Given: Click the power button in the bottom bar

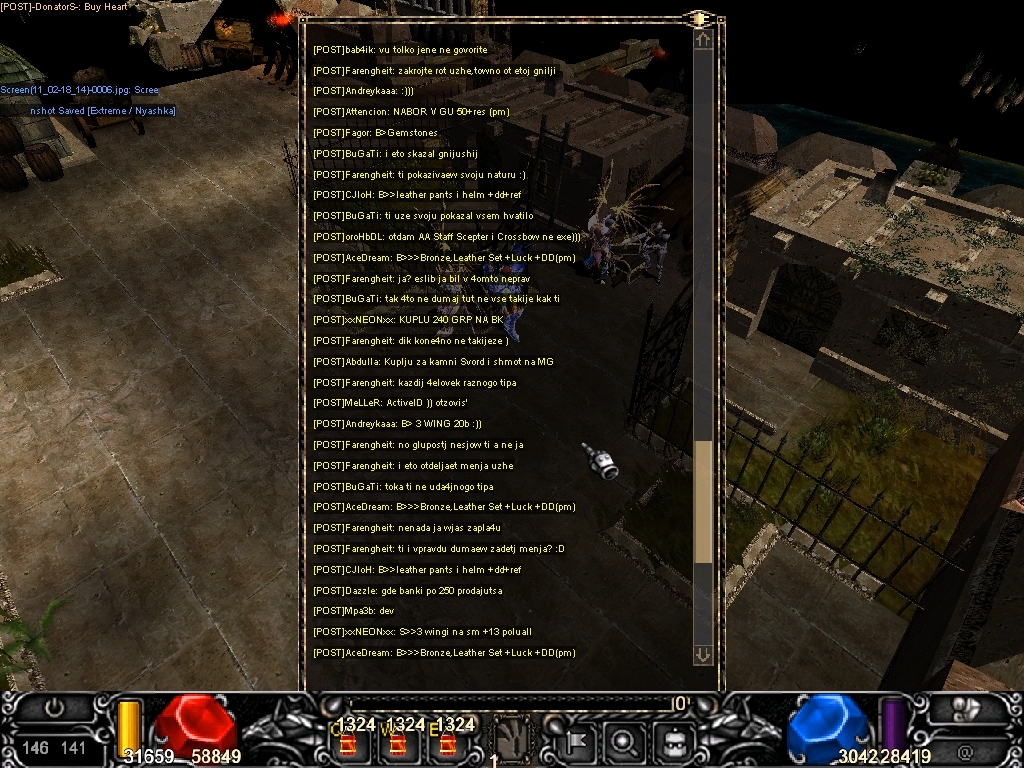Looking at the screenshot, I should pos(55,708).
